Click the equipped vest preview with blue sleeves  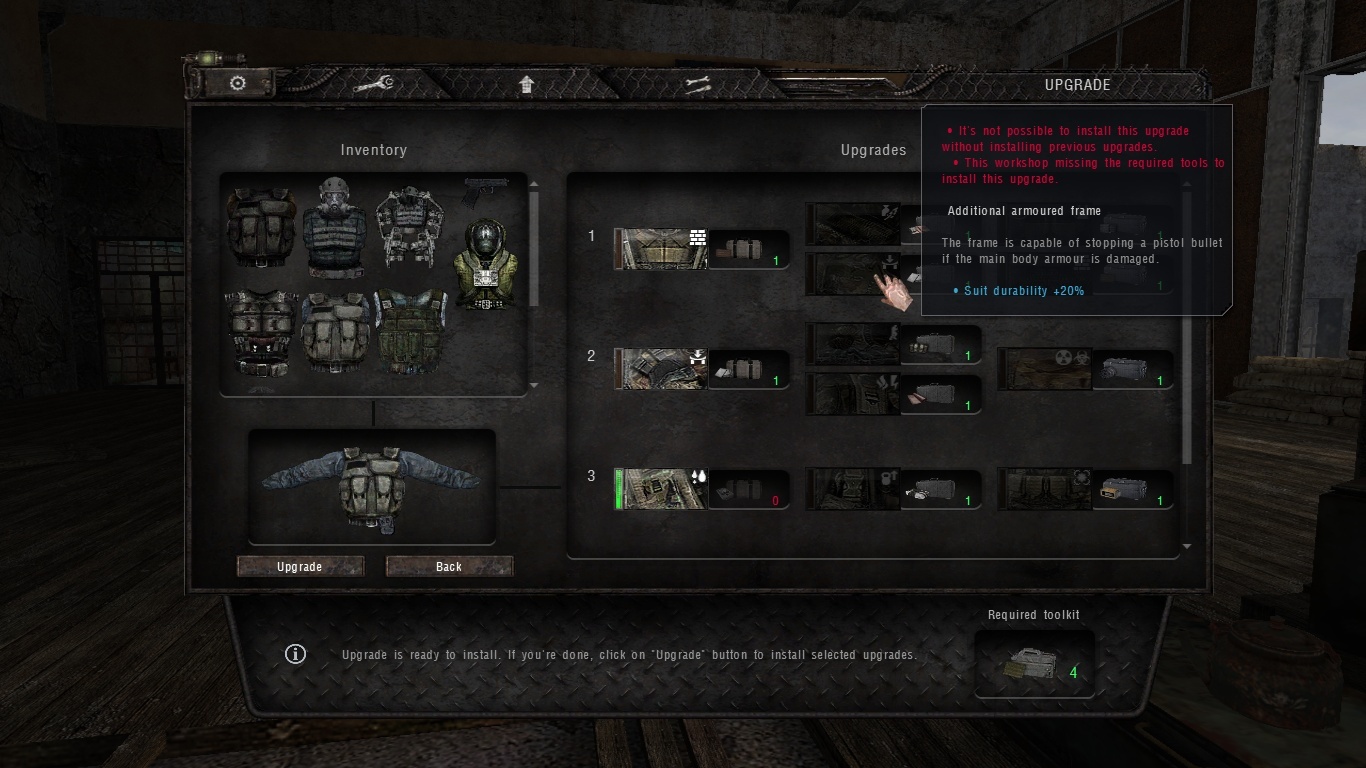372,486
